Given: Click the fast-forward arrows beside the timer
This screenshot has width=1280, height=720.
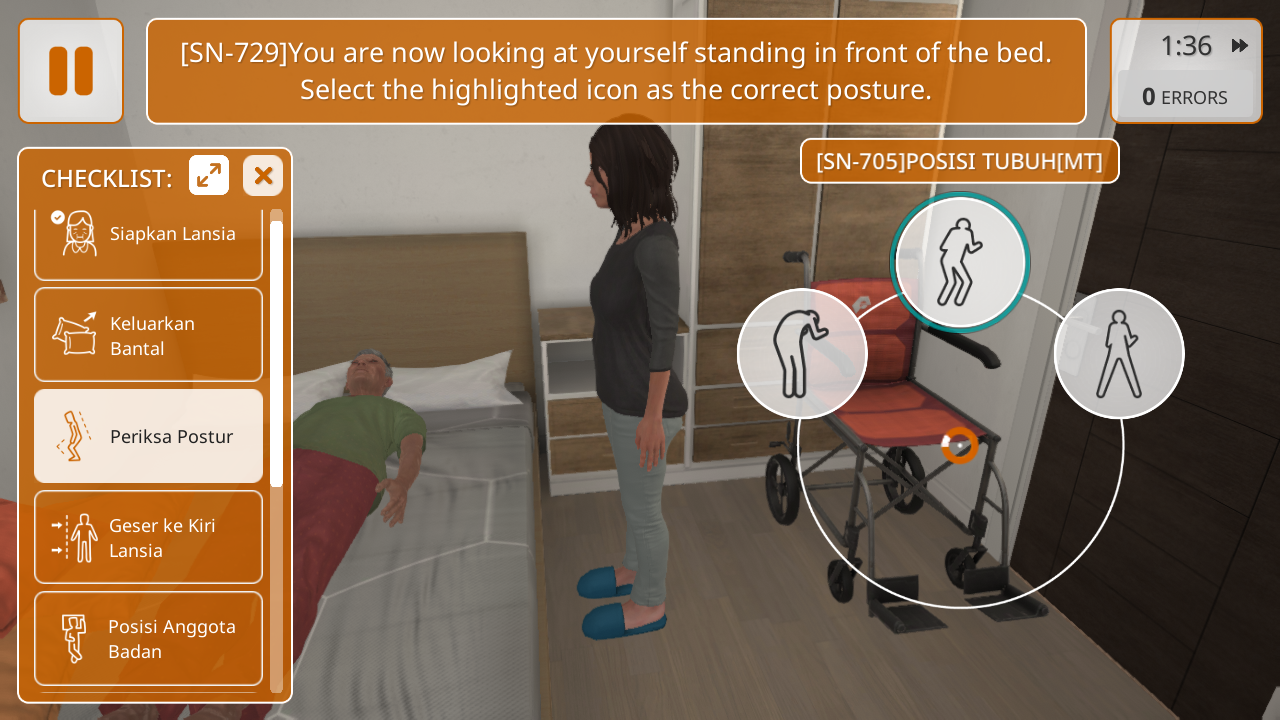Looking at the screenshot, I should point(1240,46).
